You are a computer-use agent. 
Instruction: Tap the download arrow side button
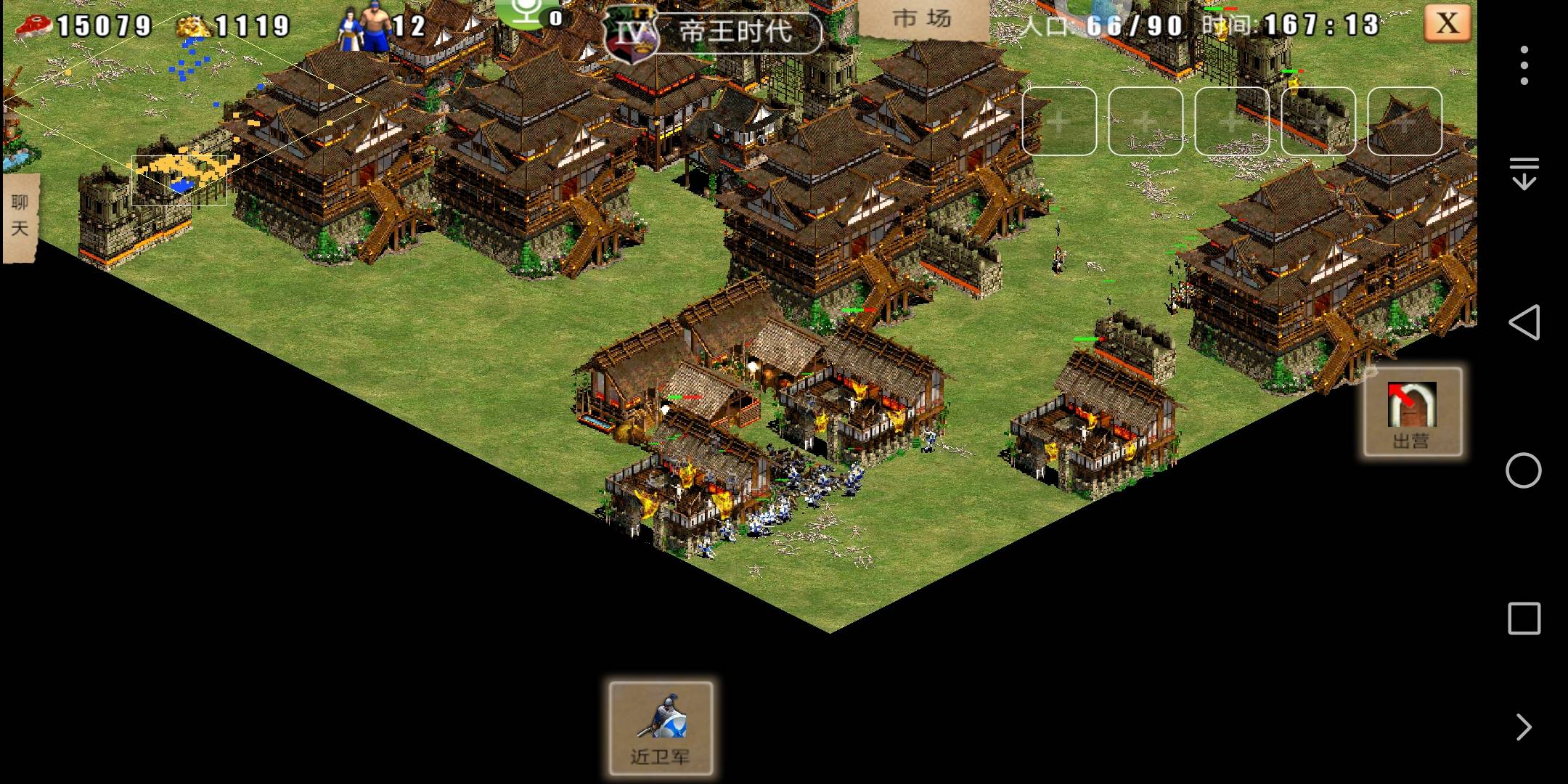[1524, 173]
